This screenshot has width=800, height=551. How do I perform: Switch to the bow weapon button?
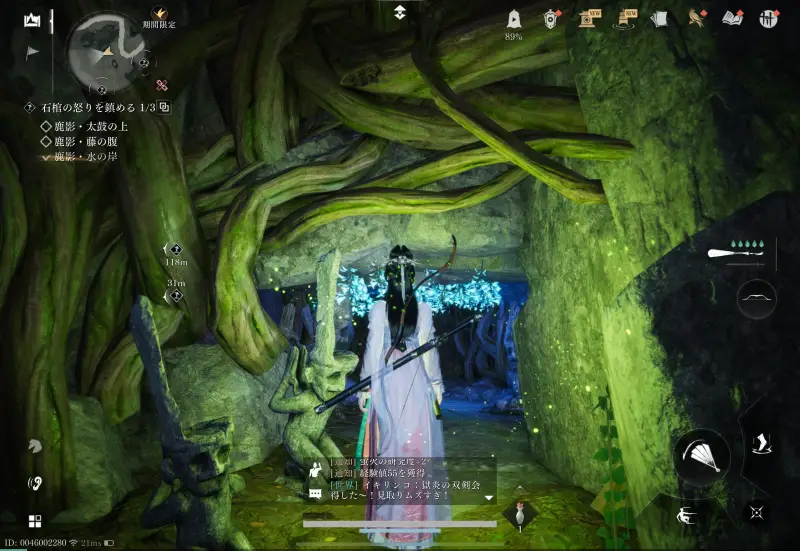tap(756, 299)
